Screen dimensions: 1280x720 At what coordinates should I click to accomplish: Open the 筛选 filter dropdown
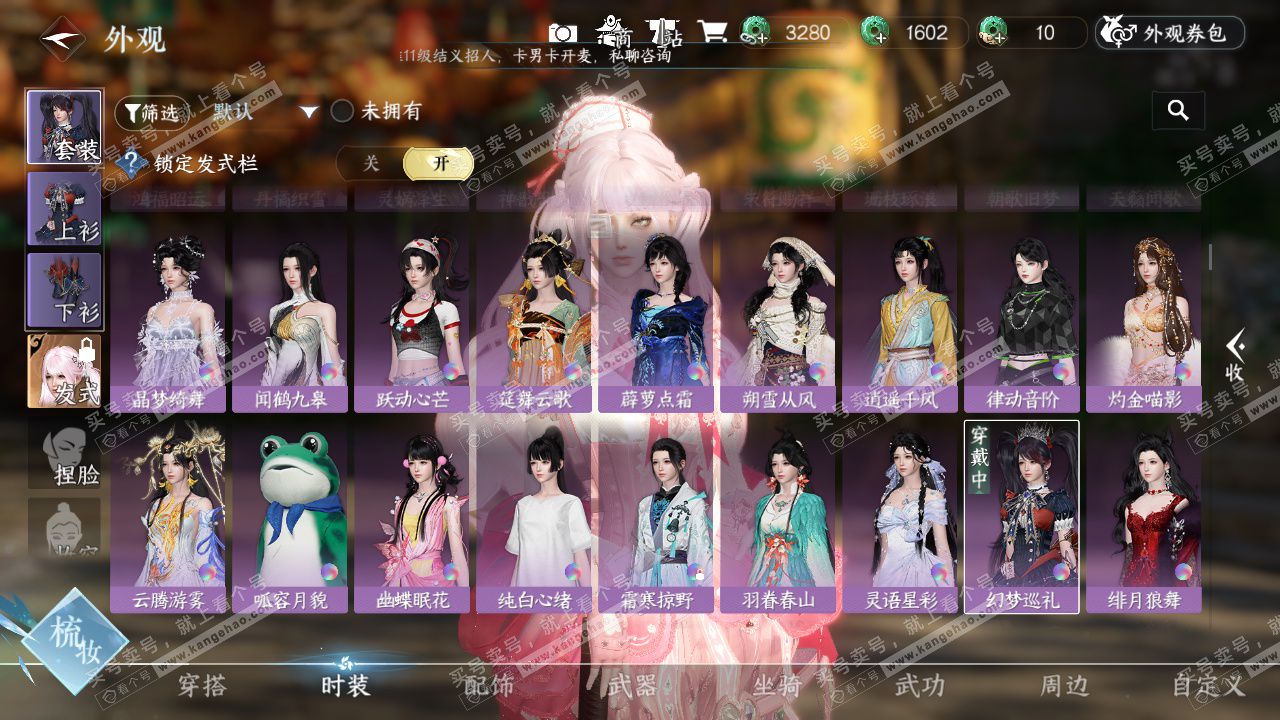point(152,112)
